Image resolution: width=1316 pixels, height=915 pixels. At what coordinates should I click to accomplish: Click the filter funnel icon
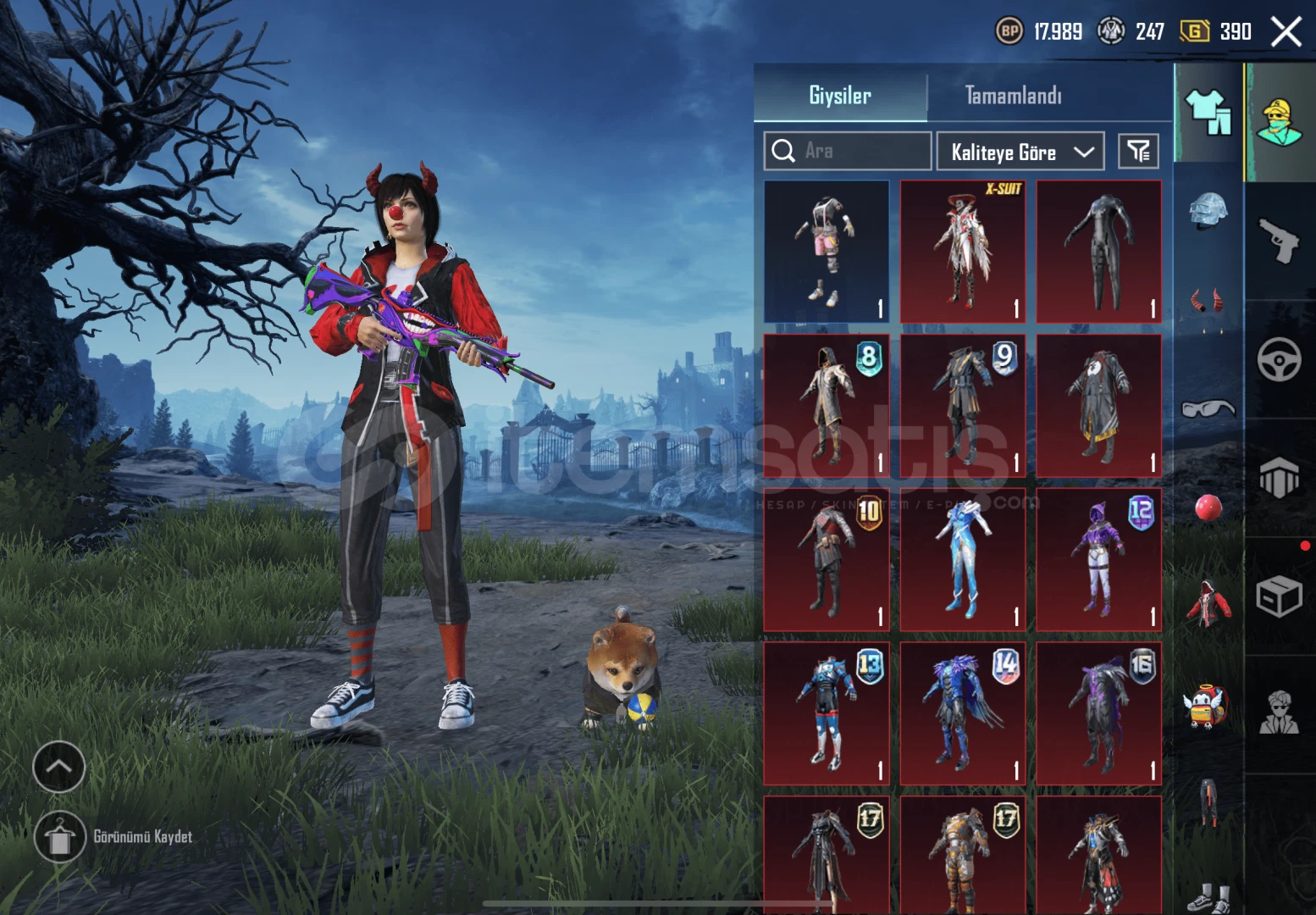click(x=1139, y=151)
